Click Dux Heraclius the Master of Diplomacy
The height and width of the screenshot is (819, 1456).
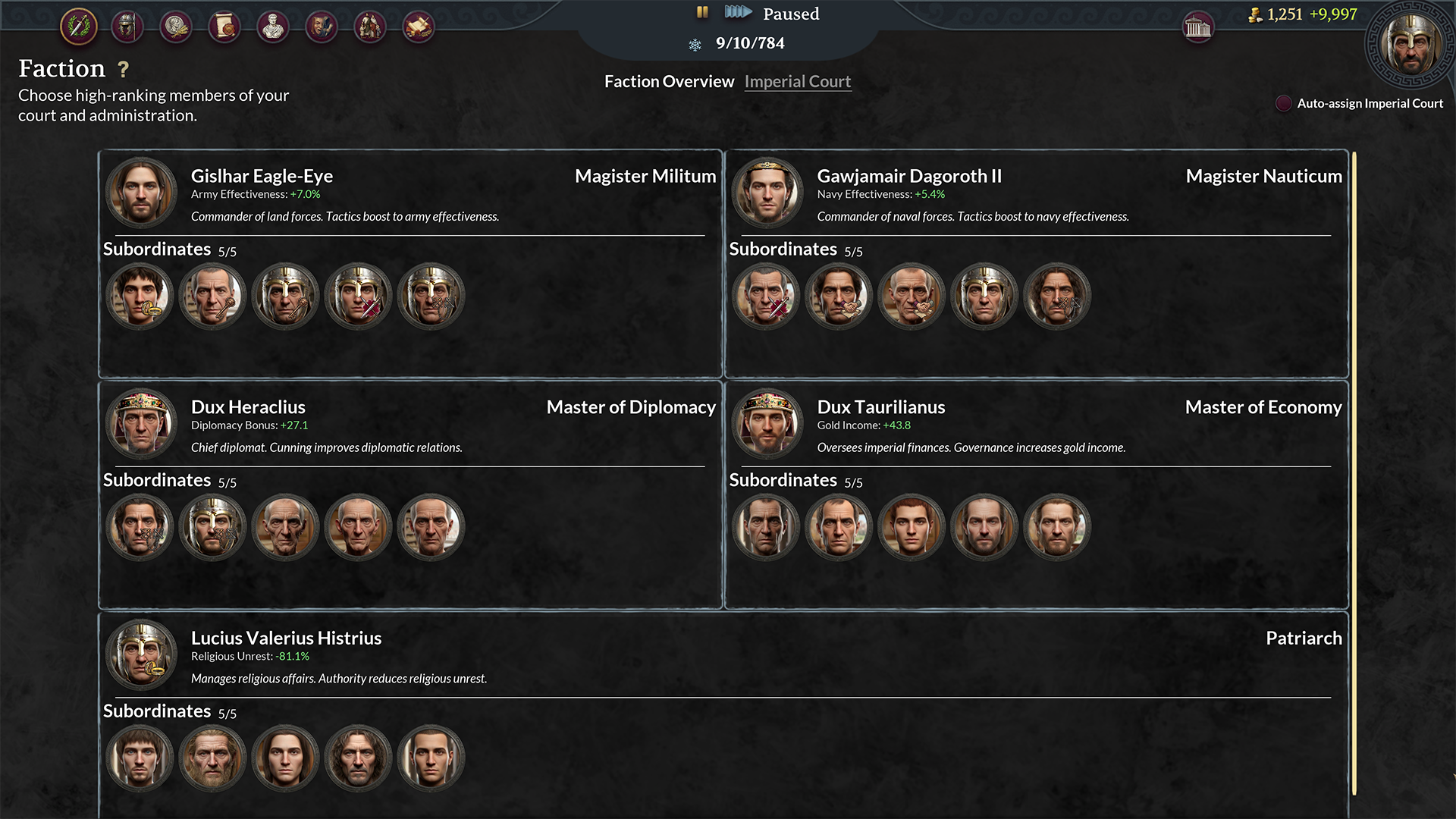click(x=141, y=423)
